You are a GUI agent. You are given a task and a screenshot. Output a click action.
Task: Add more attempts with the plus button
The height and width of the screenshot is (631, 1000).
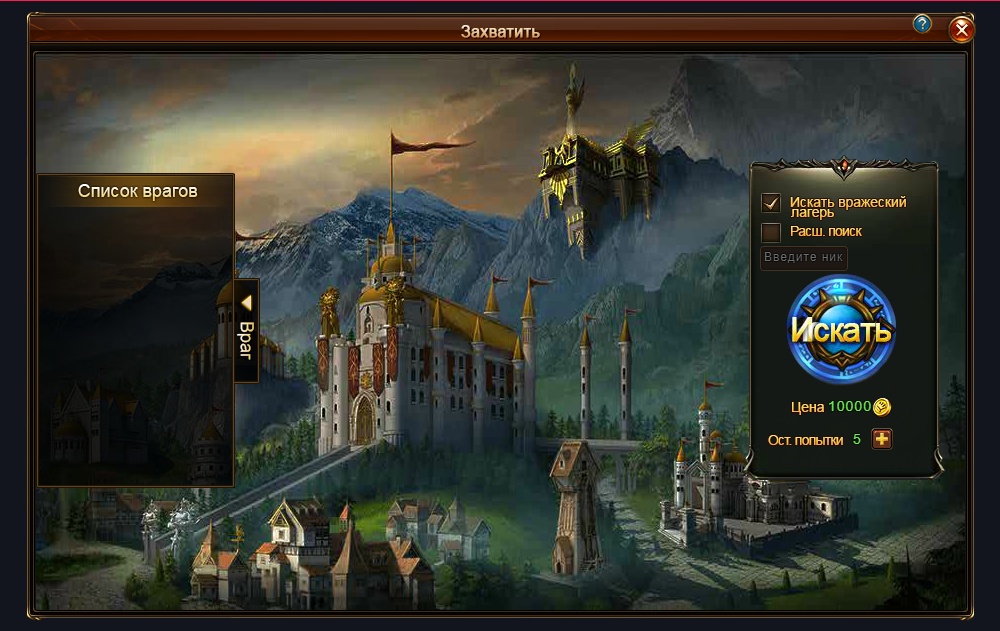pos(881,439)
